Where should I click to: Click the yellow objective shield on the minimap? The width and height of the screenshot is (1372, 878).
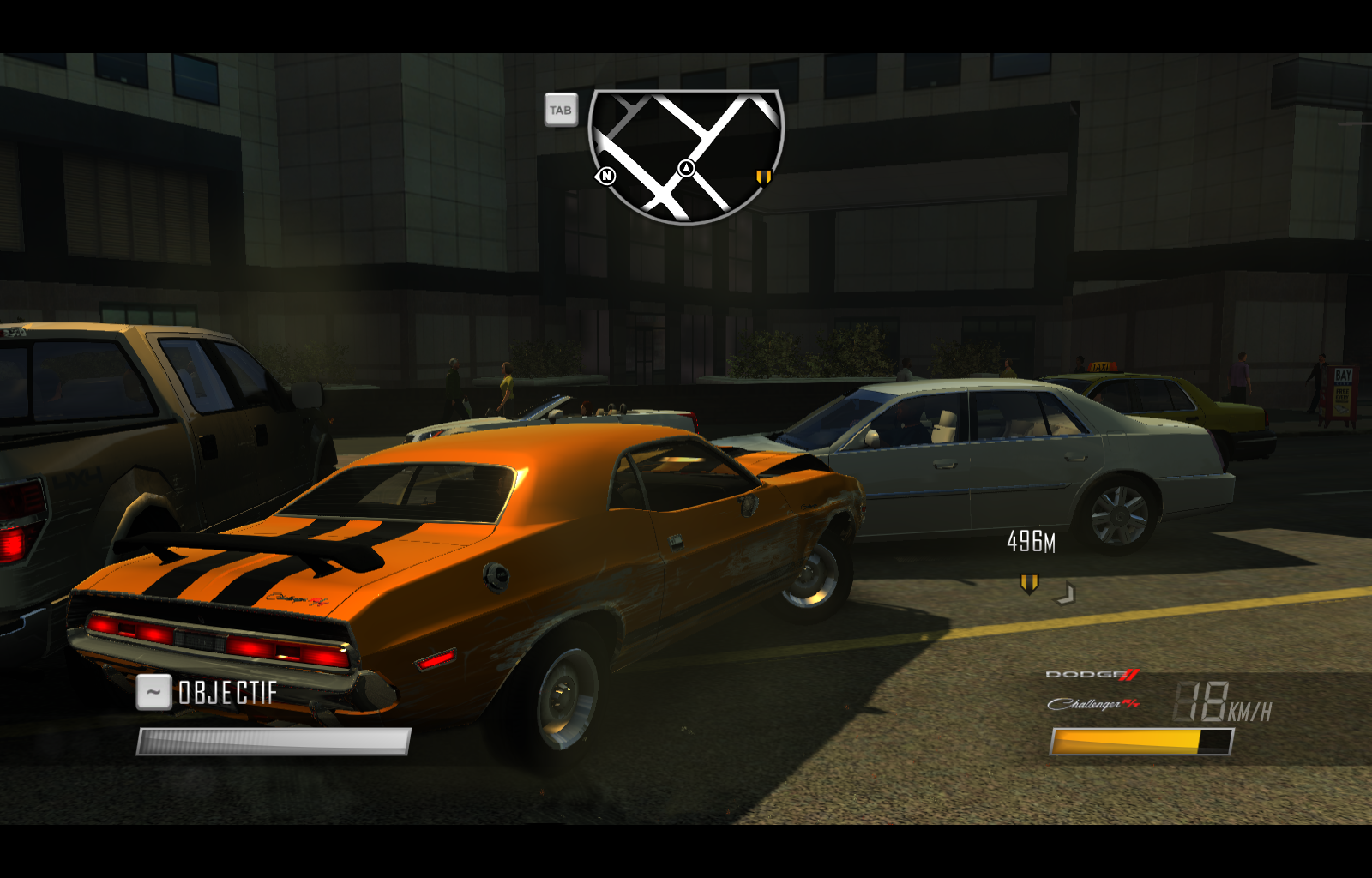[x=762, y=177]
